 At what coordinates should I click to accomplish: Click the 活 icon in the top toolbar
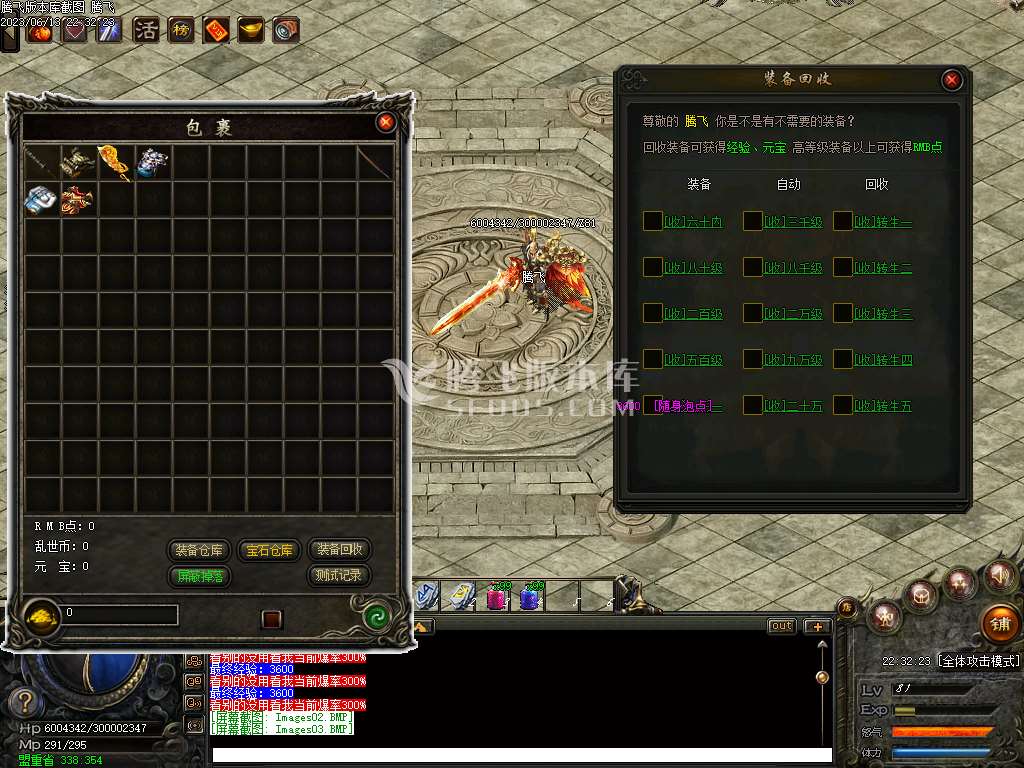pyautogui.click(x=146, y=30)
